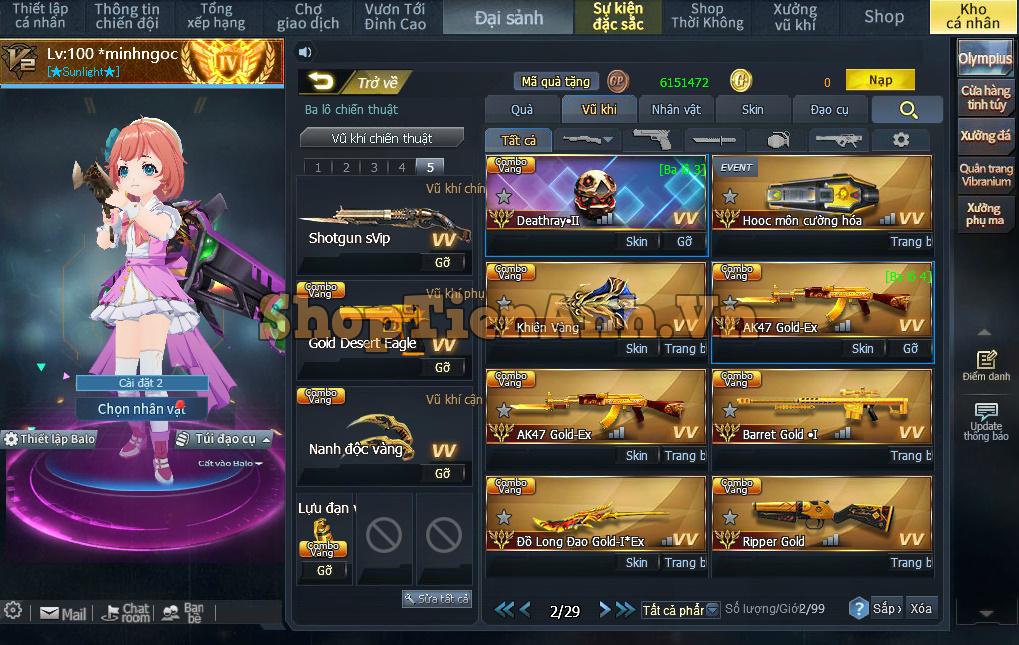Select the Tất cả weapon filter
Viewport: 1019px width, 645px height.
(x=518, y=140)
